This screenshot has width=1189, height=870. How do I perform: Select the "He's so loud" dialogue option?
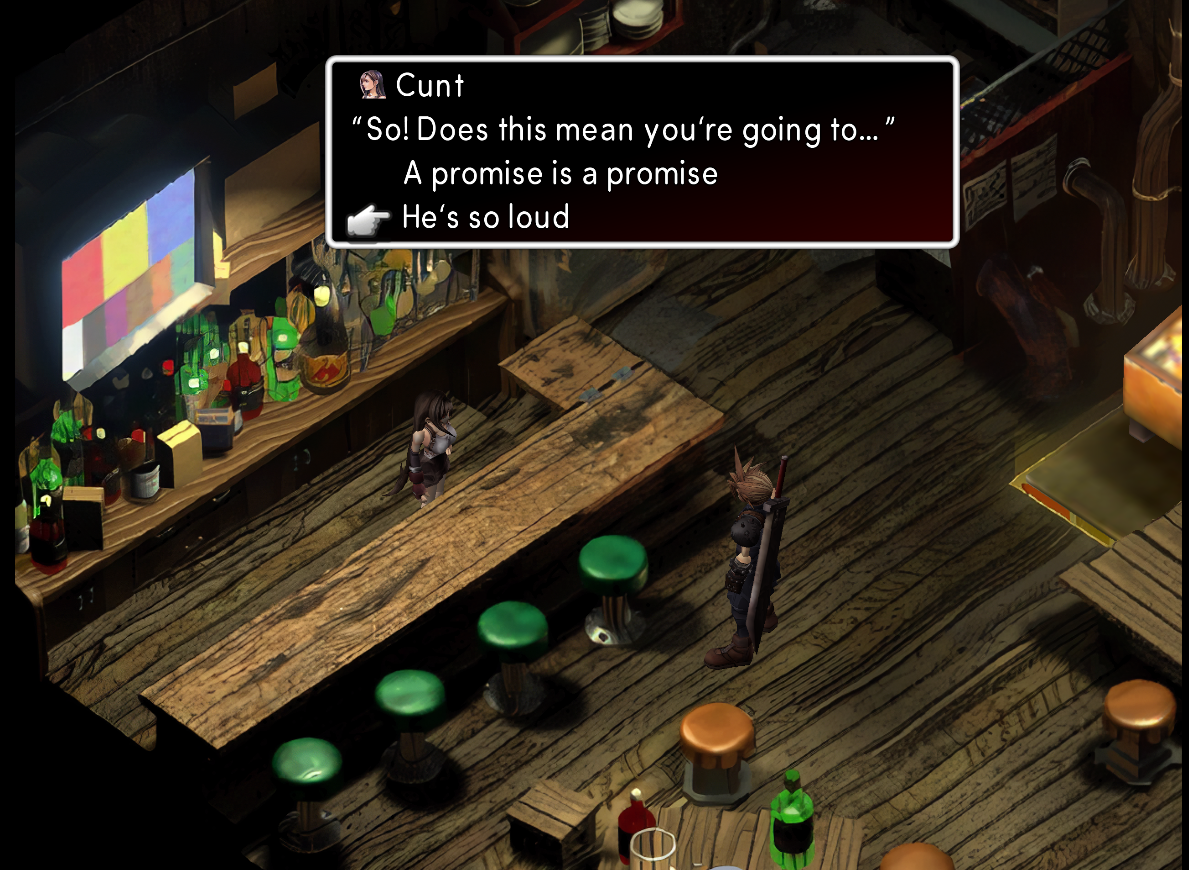click(485, 217)
